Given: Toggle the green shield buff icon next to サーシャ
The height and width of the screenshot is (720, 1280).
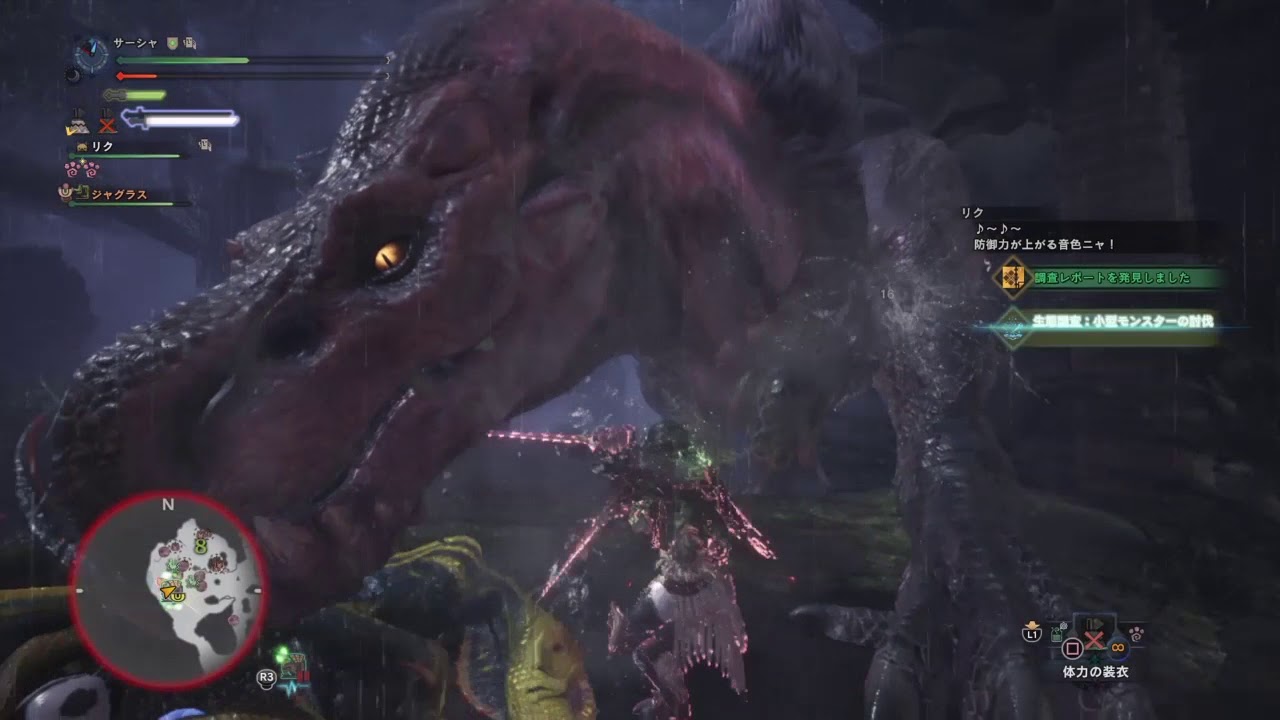Looking at the screenshot, I should point(172,42).
